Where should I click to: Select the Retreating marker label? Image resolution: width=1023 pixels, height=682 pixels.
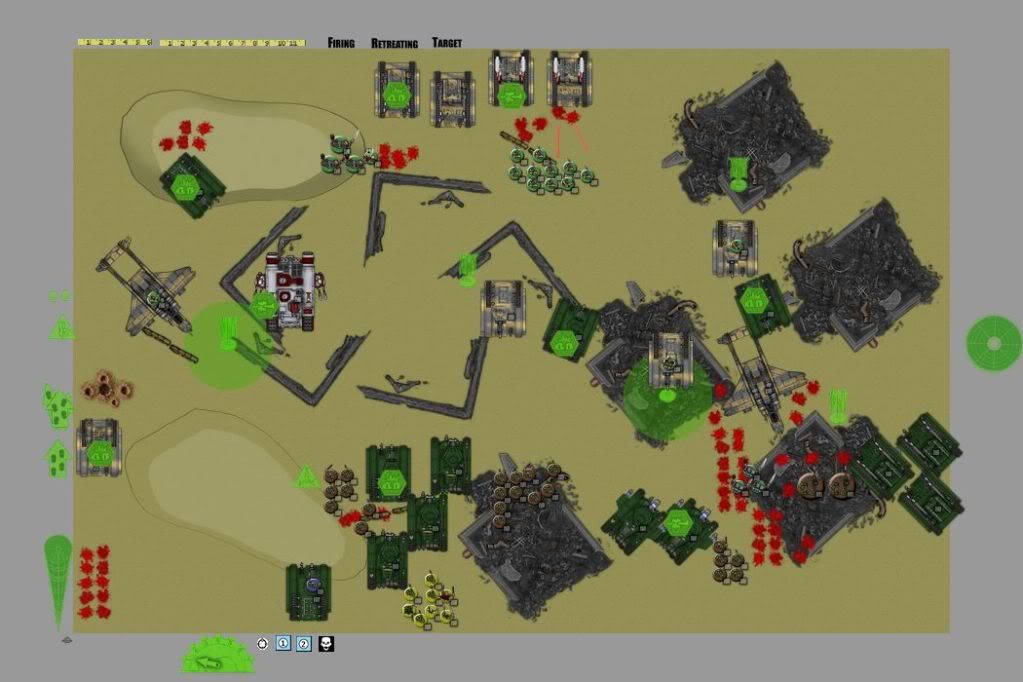tap(394, 43)
